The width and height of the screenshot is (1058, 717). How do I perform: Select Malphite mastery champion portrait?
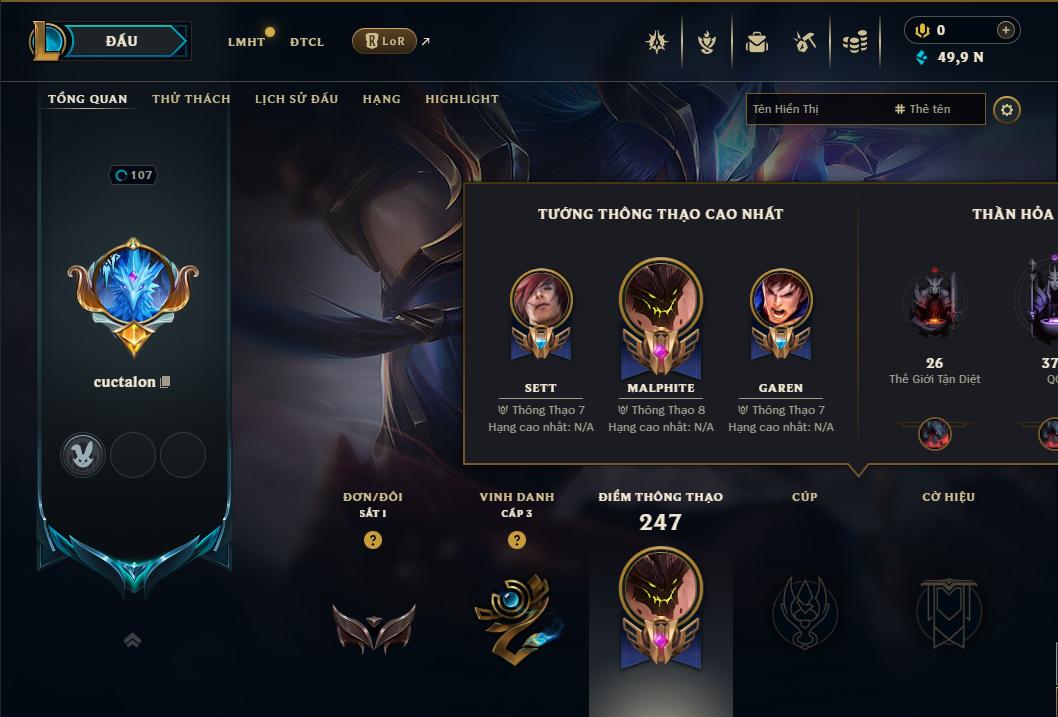[660, 302]
